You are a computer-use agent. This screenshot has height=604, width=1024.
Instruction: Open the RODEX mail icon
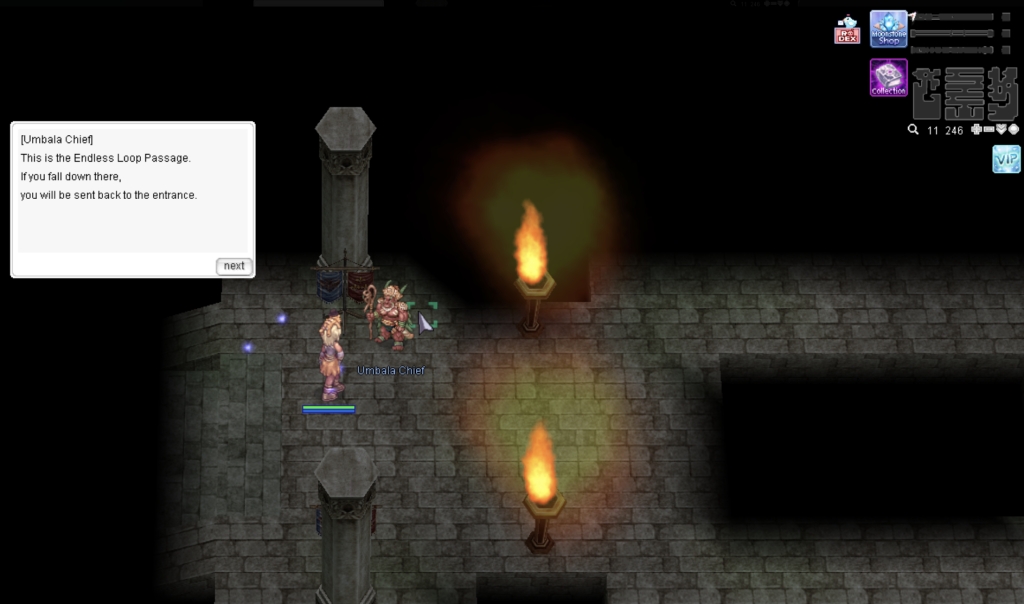pyautogui.click(x=847, y=30)
